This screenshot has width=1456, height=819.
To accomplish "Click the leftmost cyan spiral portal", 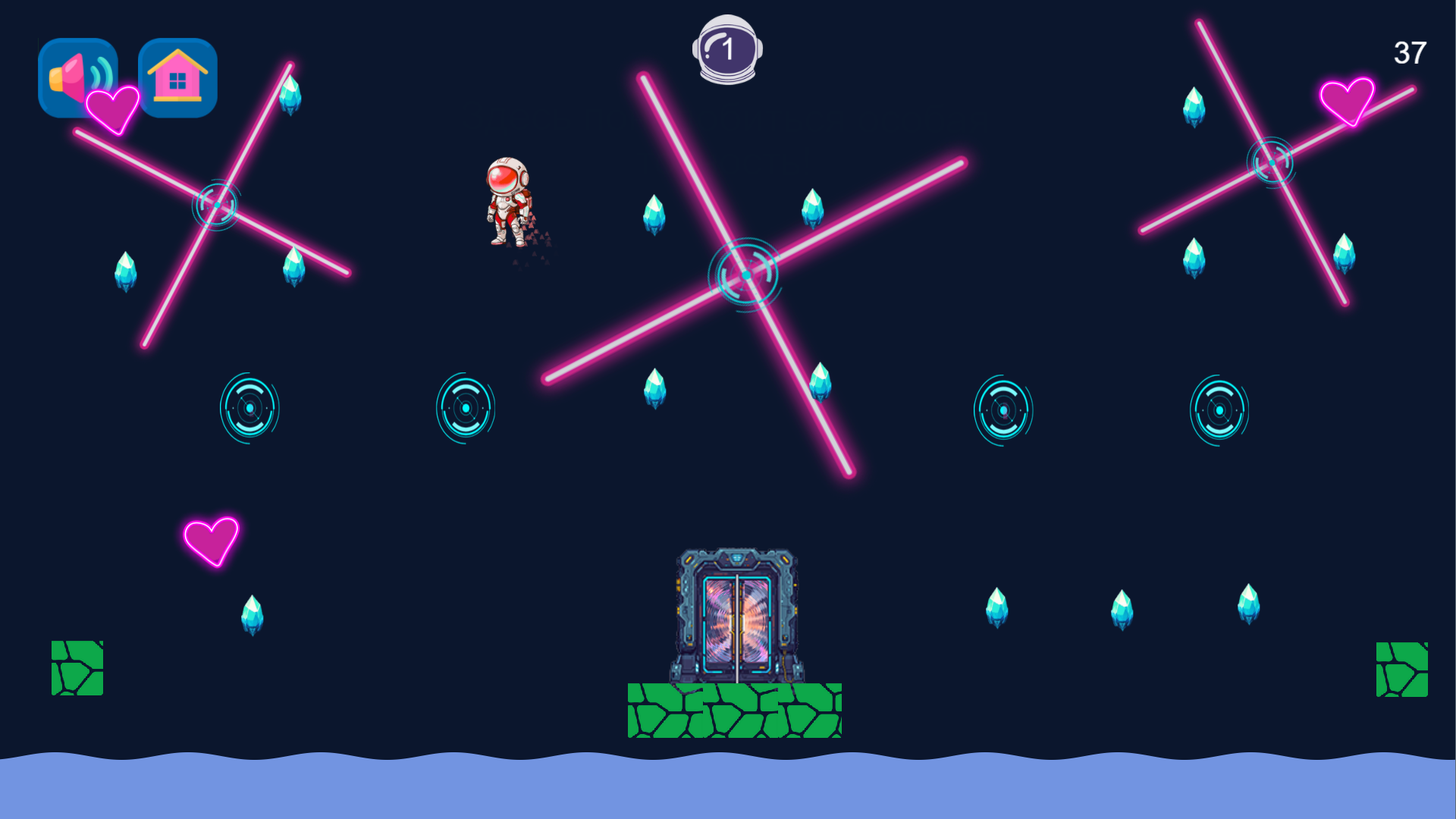I will [249, 408].
